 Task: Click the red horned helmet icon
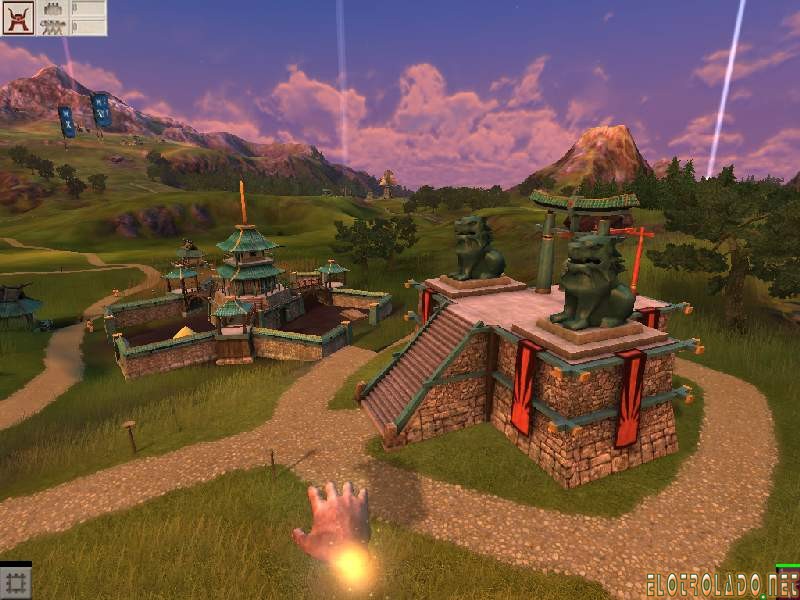point(18,18)
